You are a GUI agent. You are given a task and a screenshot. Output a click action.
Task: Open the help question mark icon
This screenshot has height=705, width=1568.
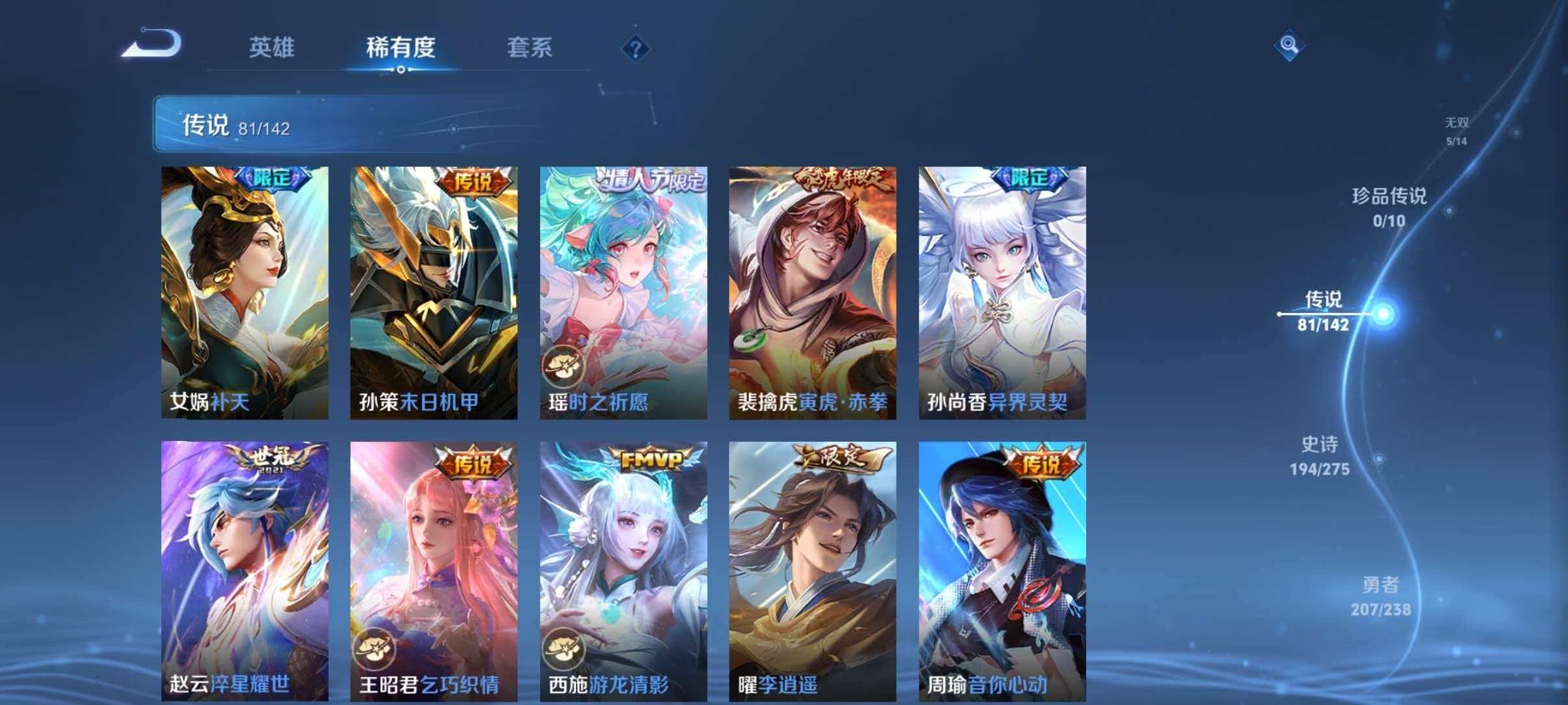(635, 49)
